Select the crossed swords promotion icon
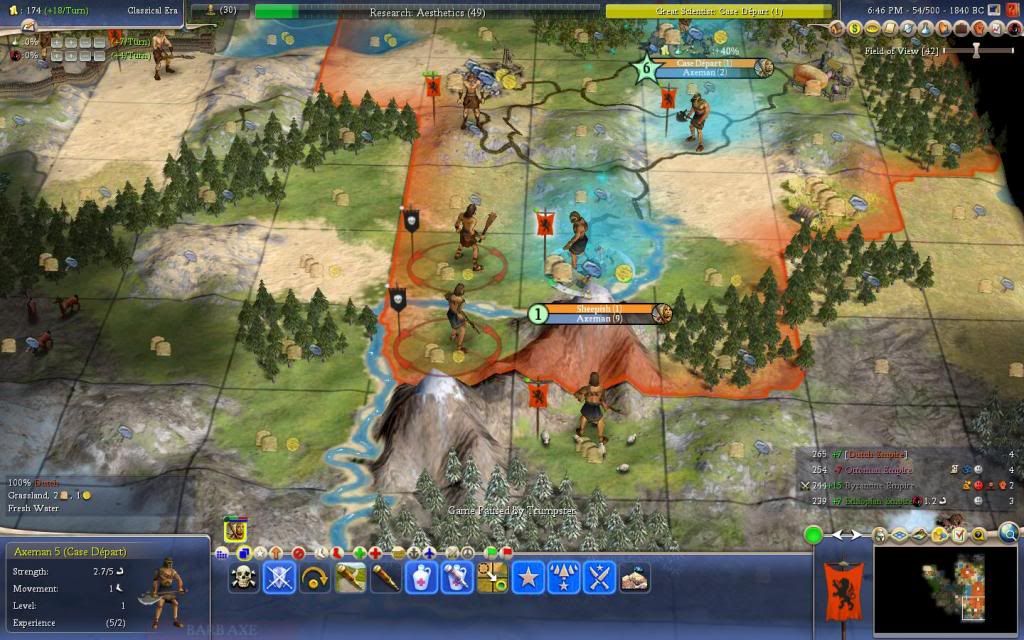Viewport: 1024px width, 640px height. [598, 578]
